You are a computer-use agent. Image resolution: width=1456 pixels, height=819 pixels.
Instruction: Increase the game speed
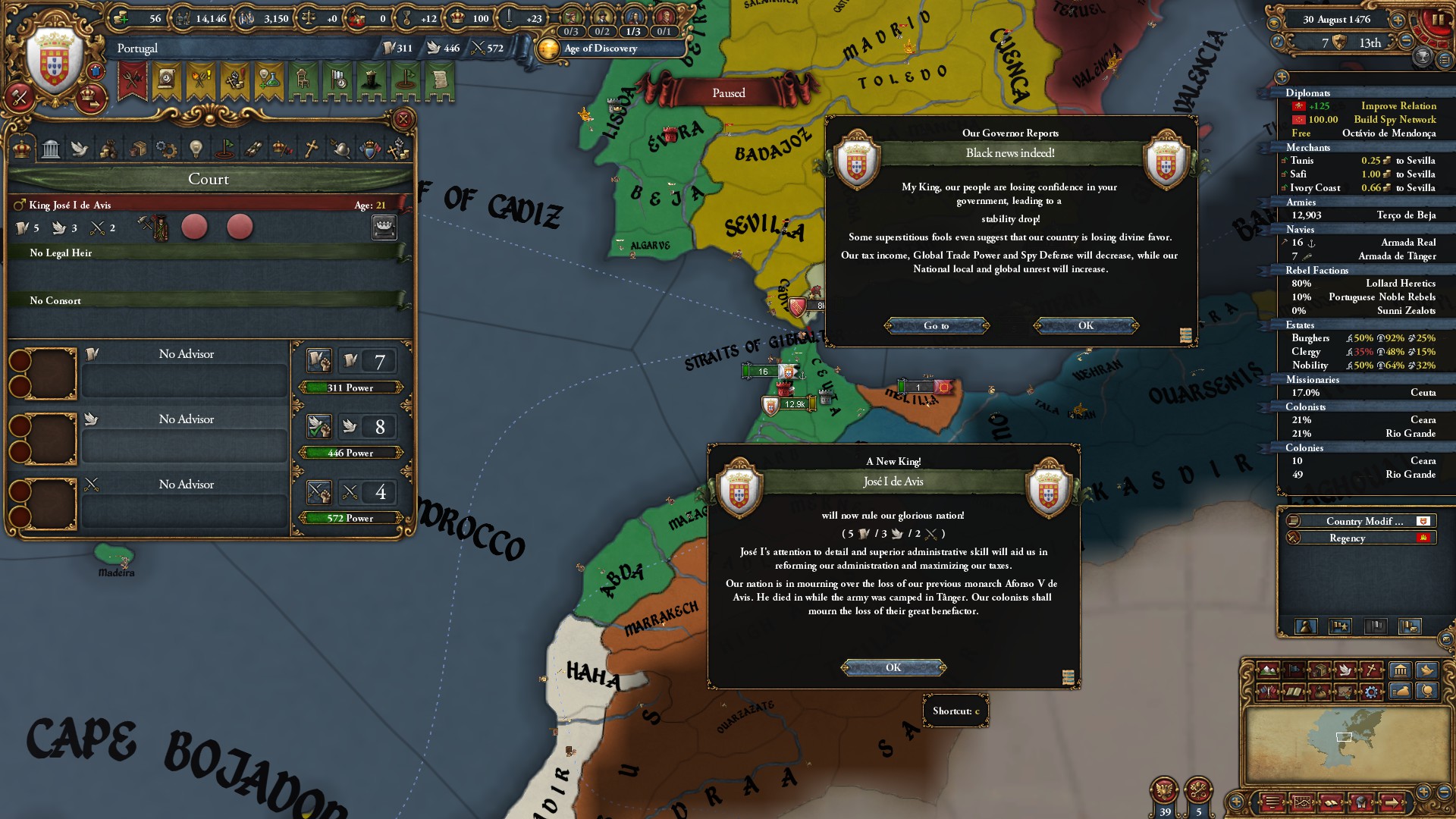[x=1398, y=20]
